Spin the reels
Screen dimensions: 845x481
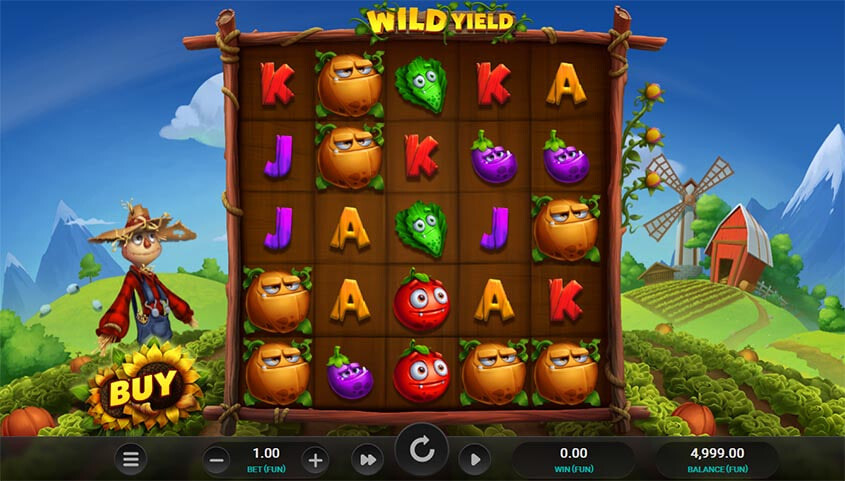point(422,451)
